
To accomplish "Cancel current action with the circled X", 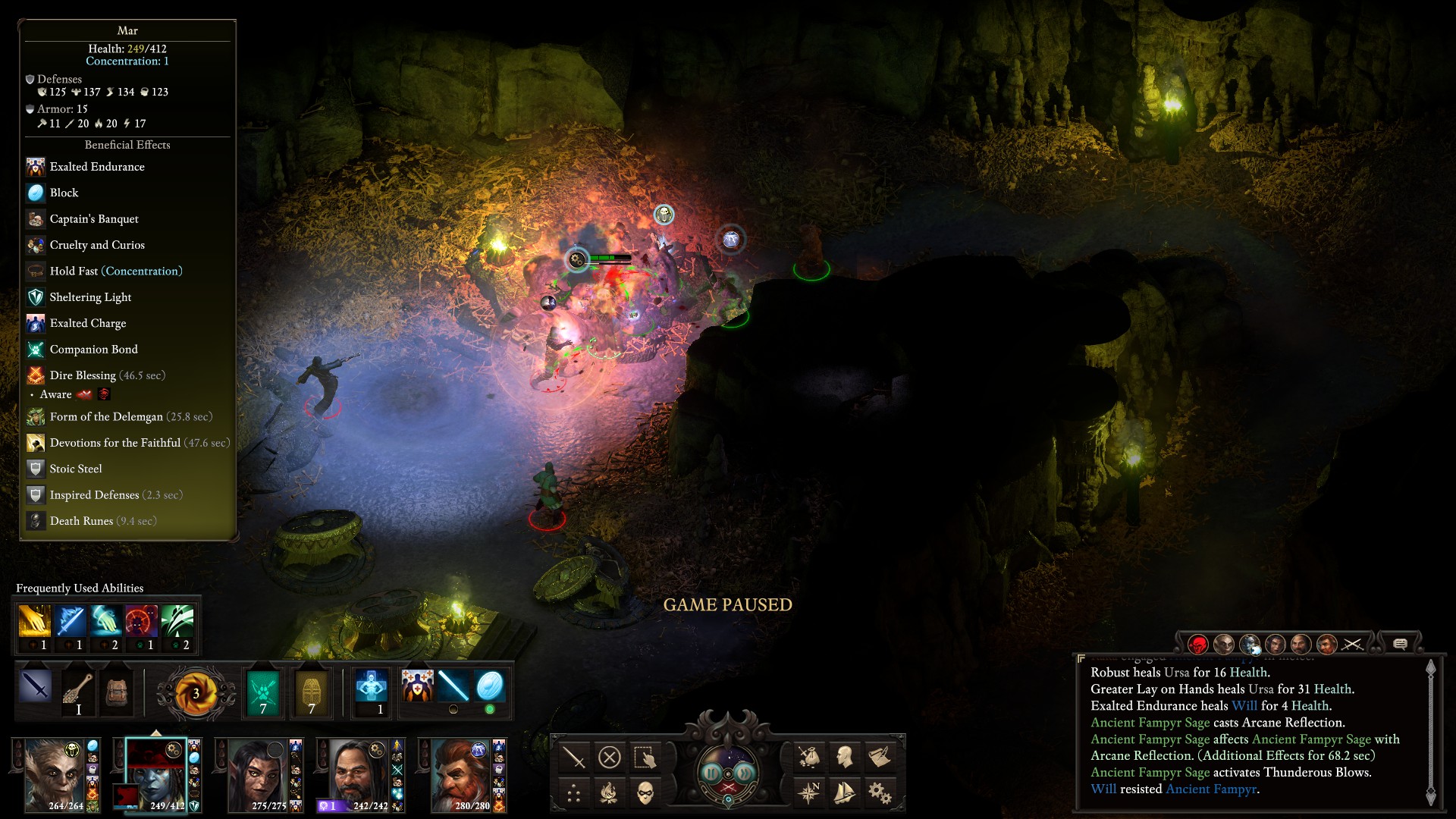I will (x=609, y=757).
